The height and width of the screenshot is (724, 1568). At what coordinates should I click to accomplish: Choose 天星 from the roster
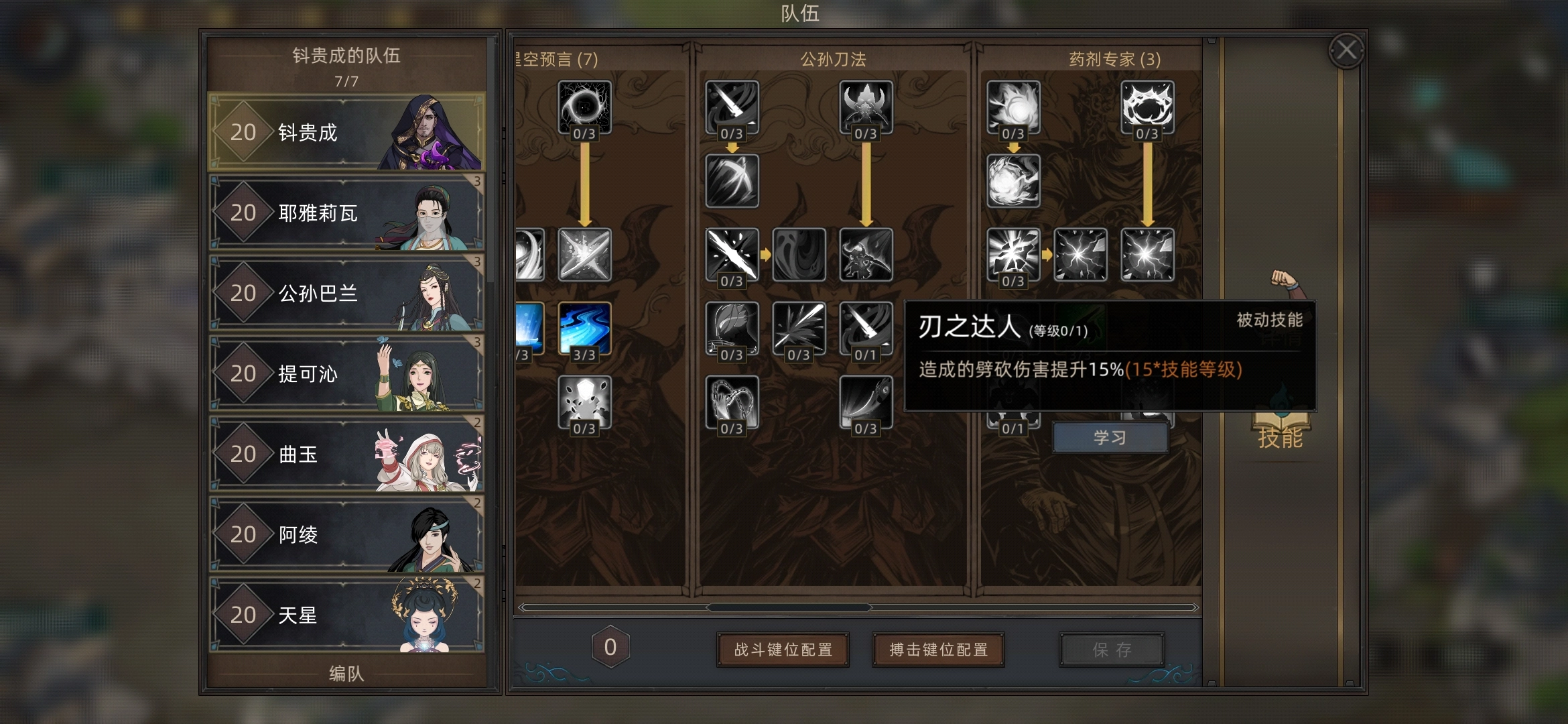click(x=346, y=615)
